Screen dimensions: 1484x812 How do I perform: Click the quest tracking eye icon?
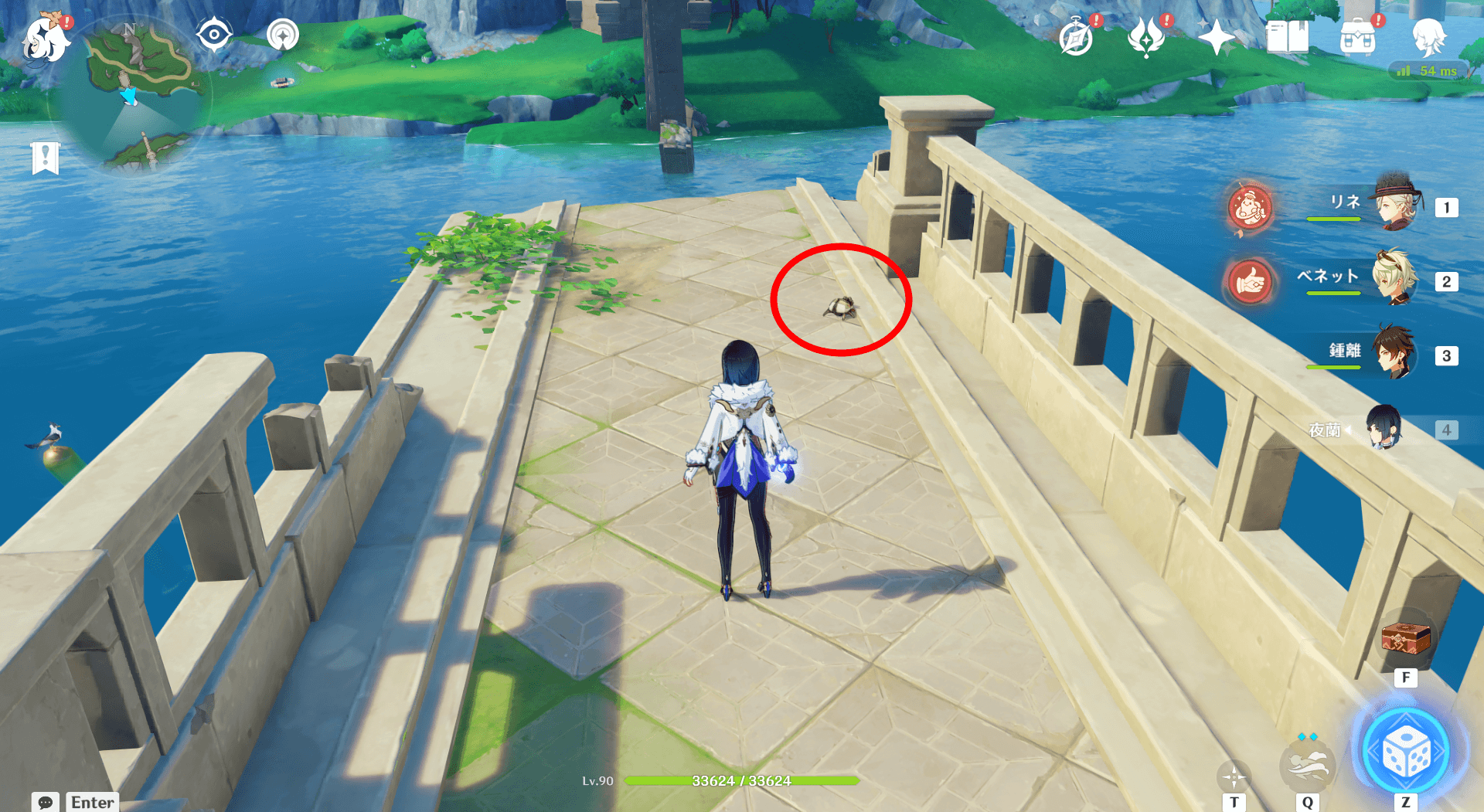click(x=214, y=34)
